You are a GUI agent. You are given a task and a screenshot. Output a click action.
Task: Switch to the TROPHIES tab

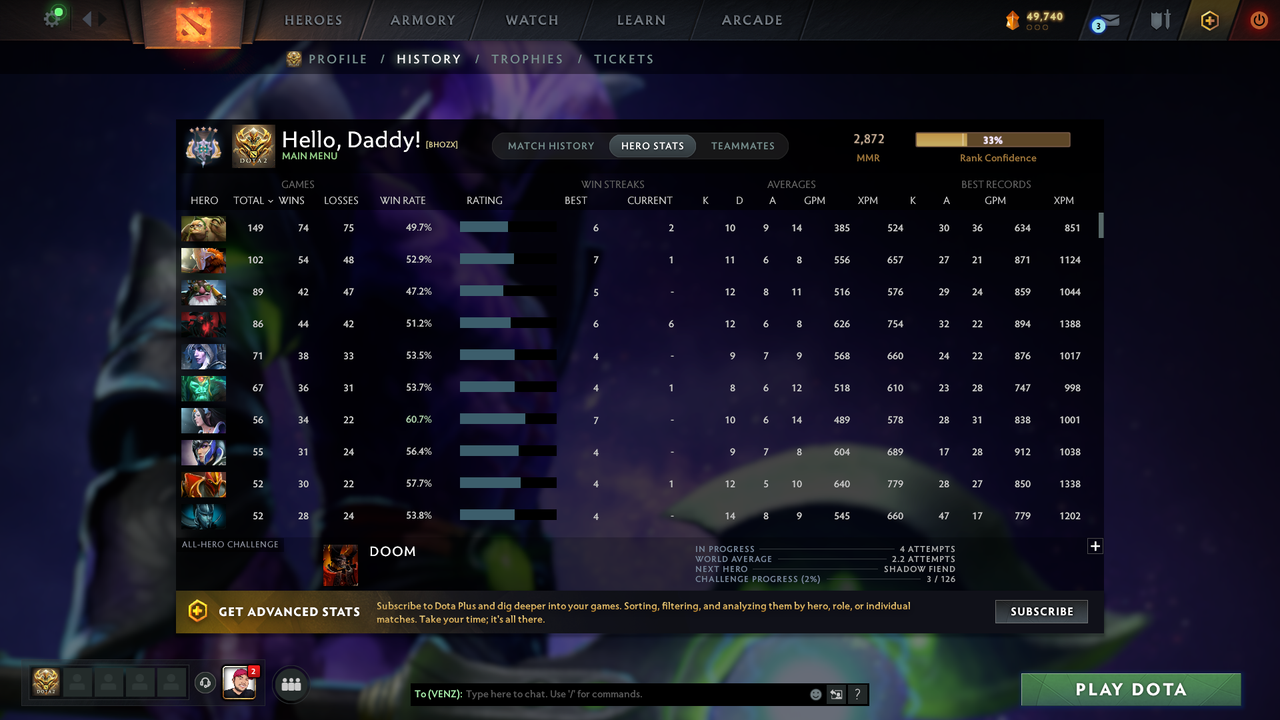(x=528, y=59)
